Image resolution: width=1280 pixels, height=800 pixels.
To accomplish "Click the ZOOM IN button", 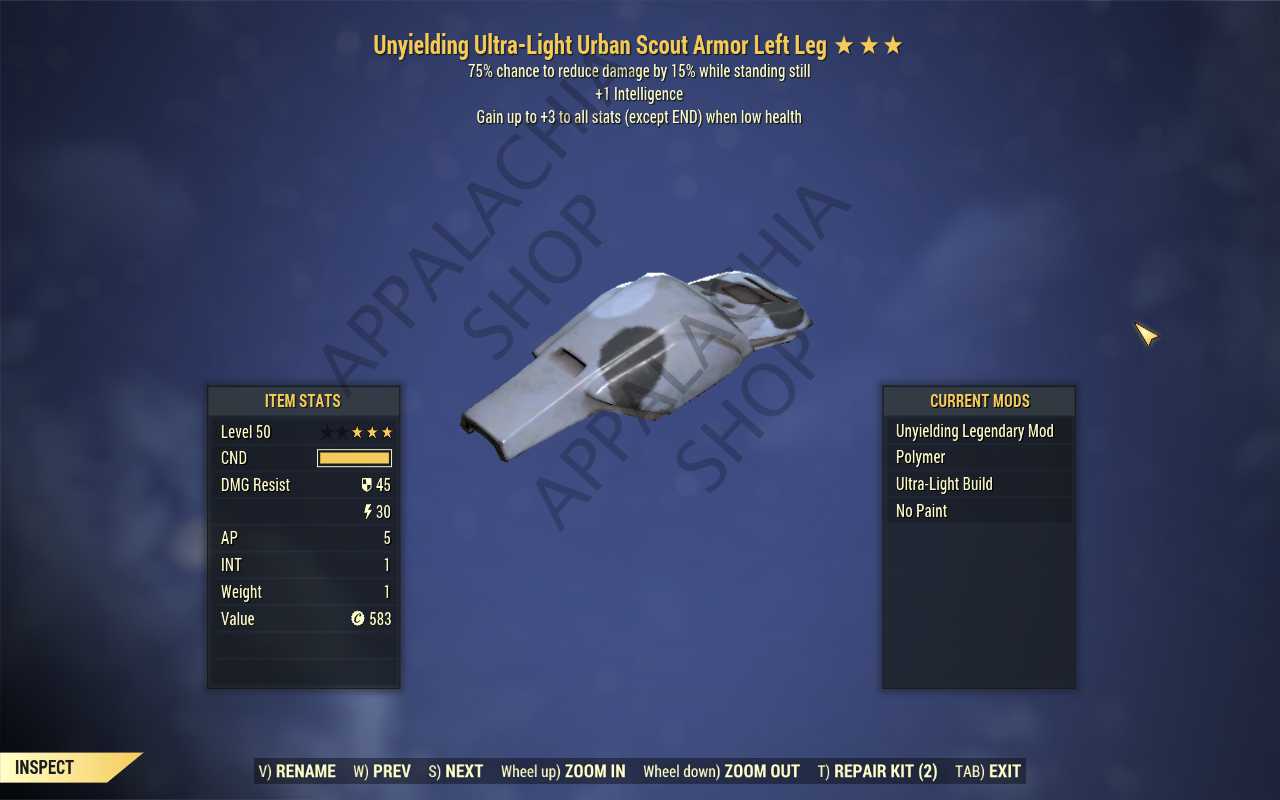I will [x=563, y=771].
